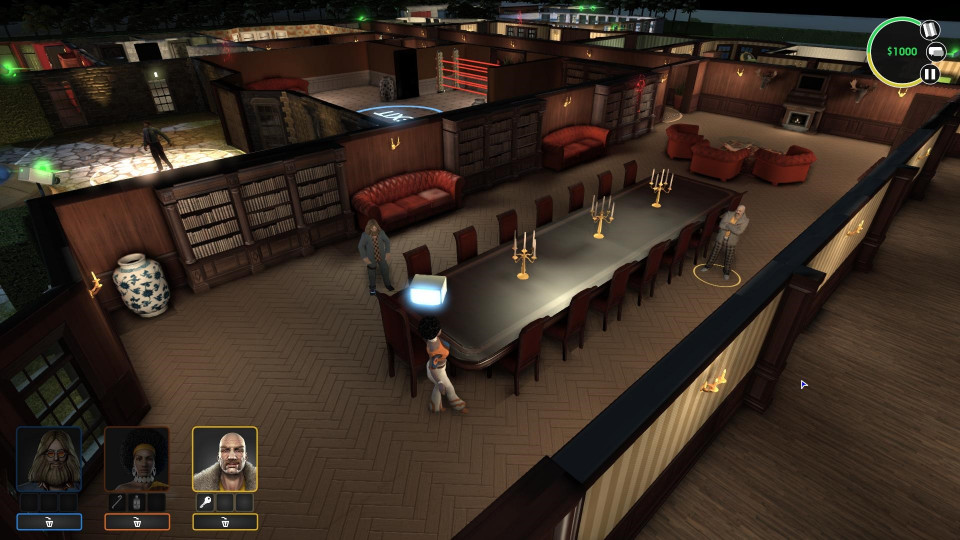Open the map plan icon

[929, 28]
